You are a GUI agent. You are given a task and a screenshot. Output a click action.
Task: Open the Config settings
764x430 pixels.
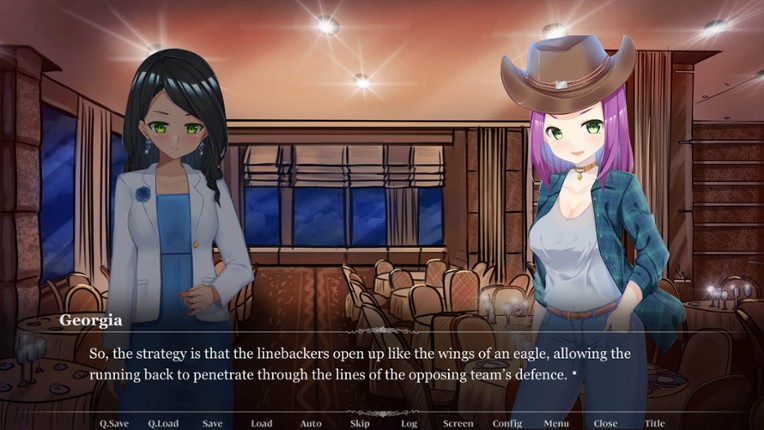click(507, 423)
